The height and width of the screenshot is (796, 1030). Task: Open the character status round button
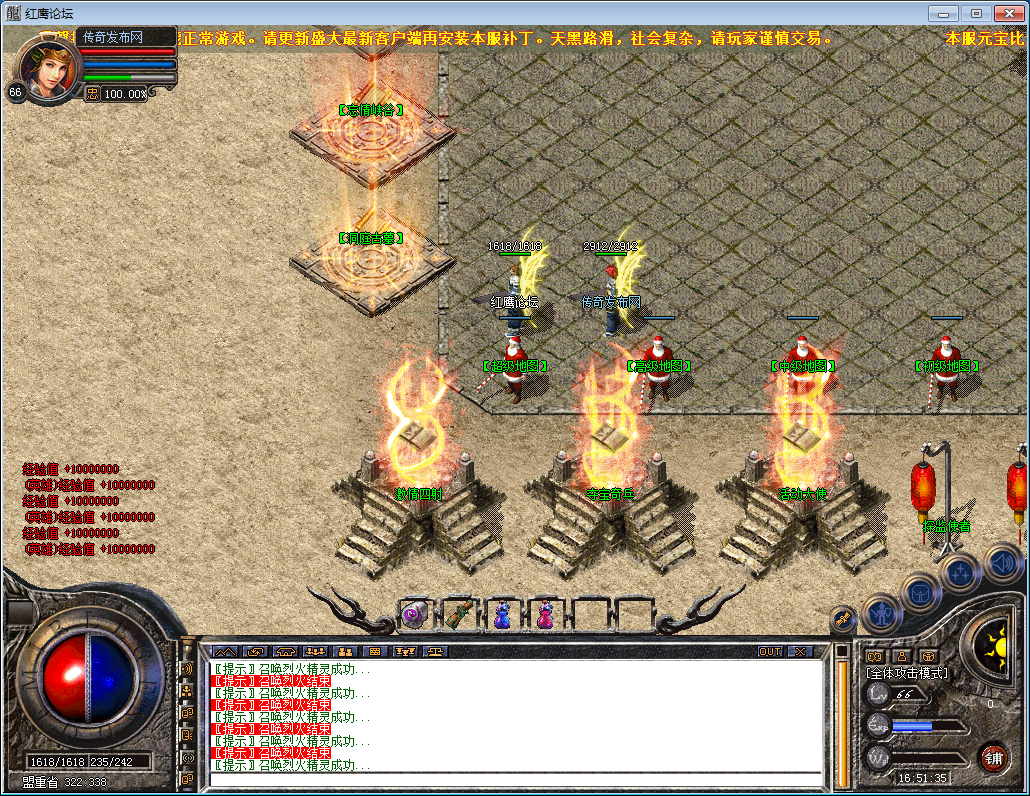(882, 612)
